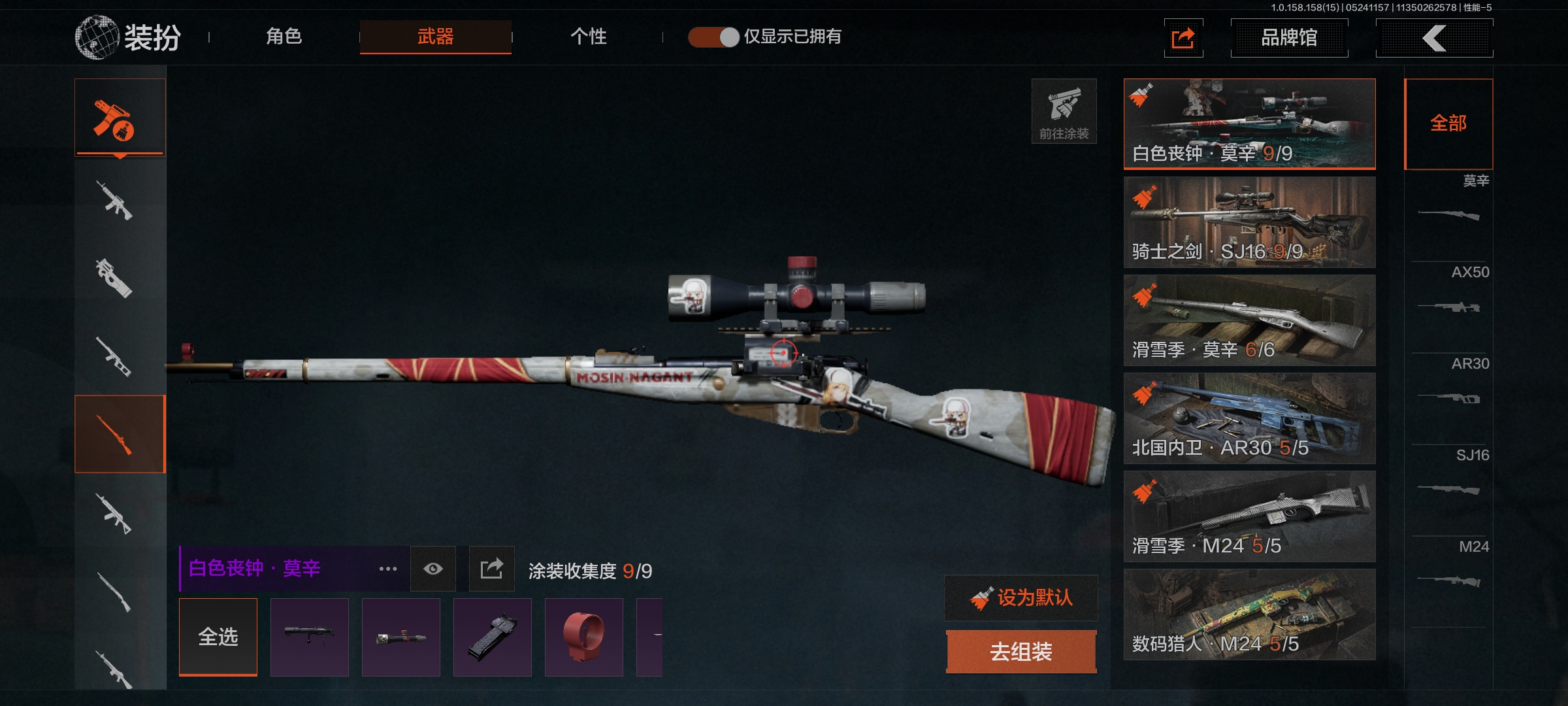Toggle 仅显示已拥有 switch
The image size is (1568, 706).
[x=713, y=37]
